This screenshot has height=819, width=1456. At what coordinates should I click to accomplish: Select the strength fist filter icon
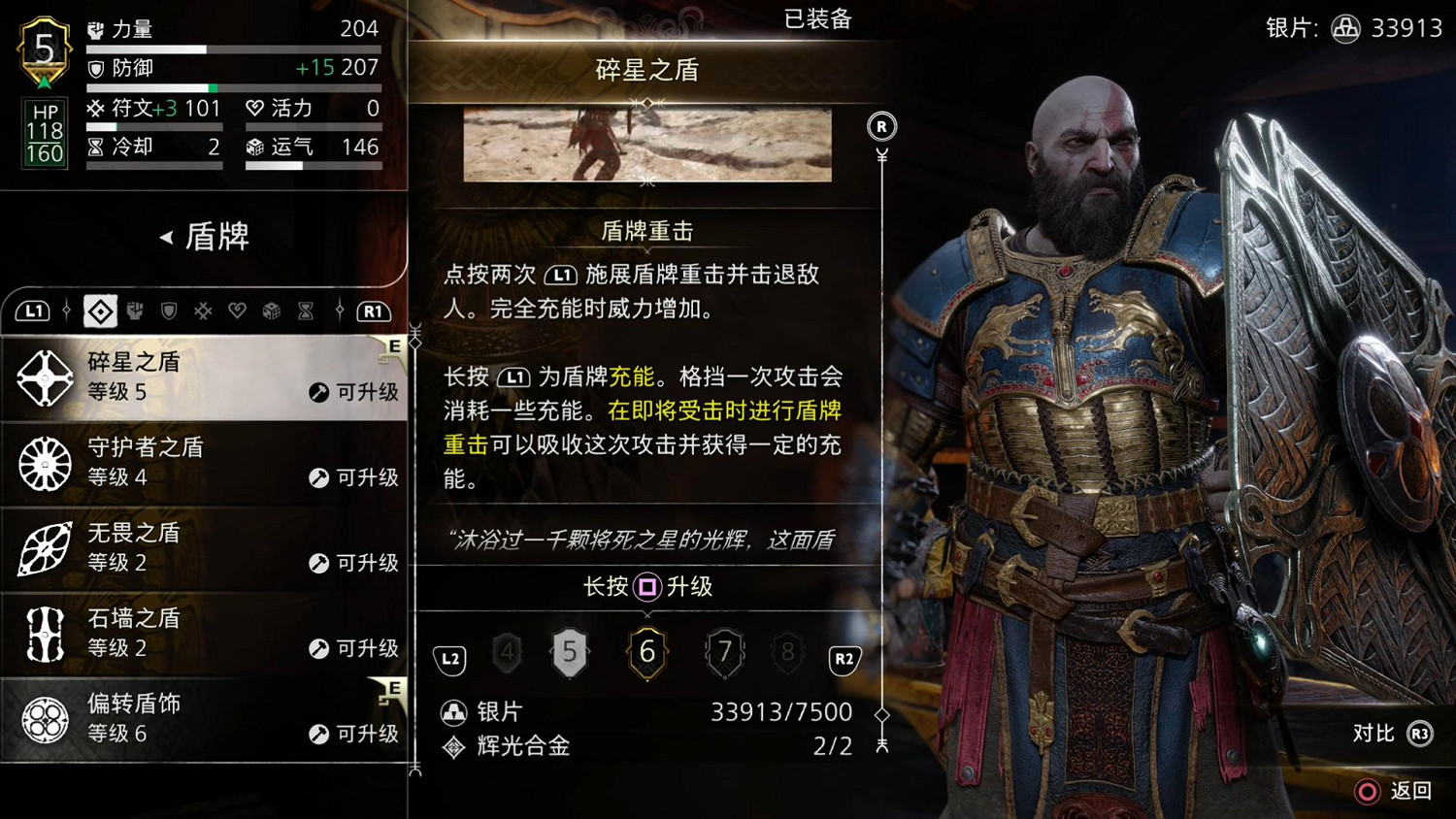tap(134, 311)
